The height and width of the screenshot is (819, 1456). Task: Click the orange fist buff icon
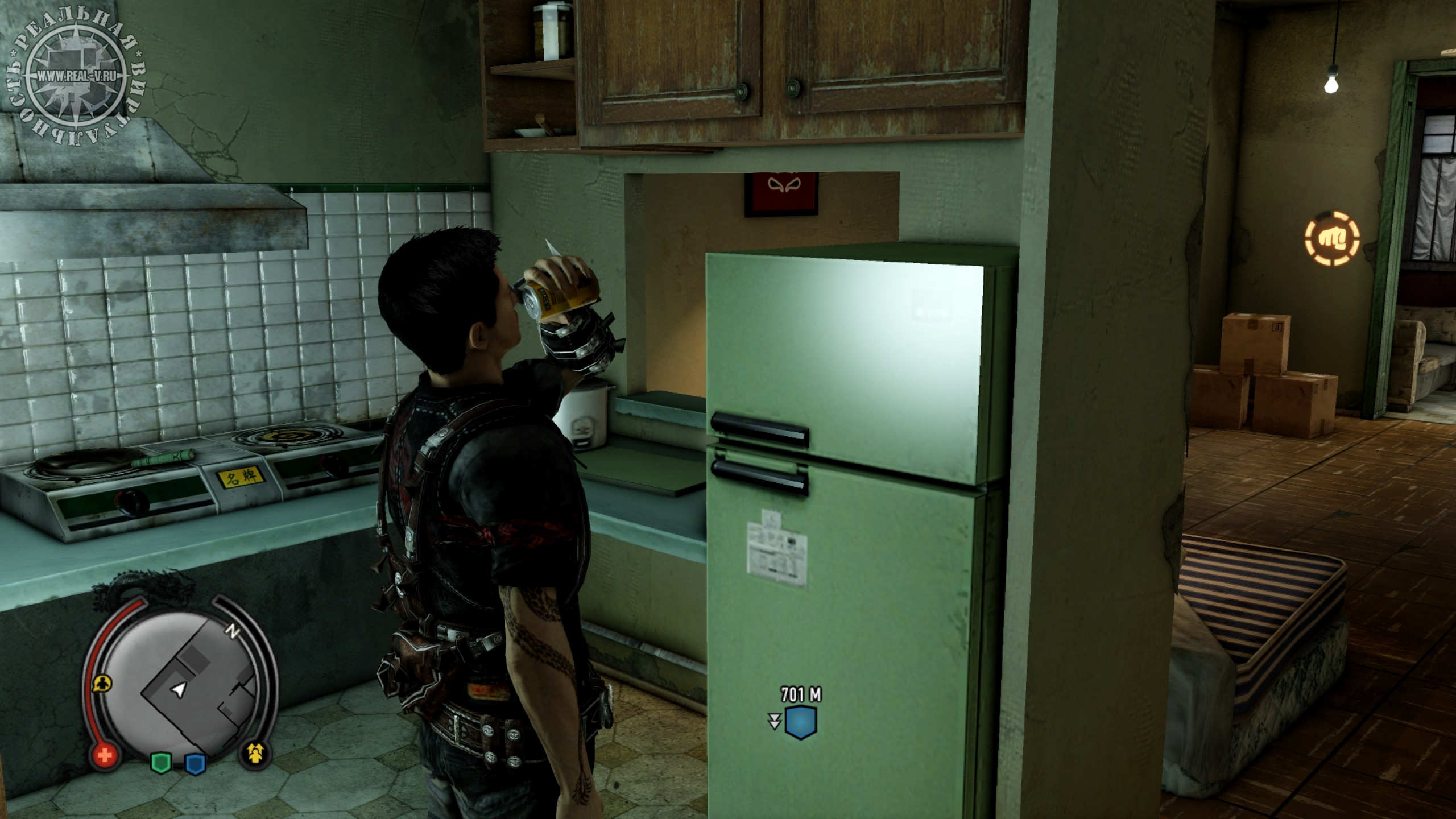pyautogui.click(x=1332, y=239)
